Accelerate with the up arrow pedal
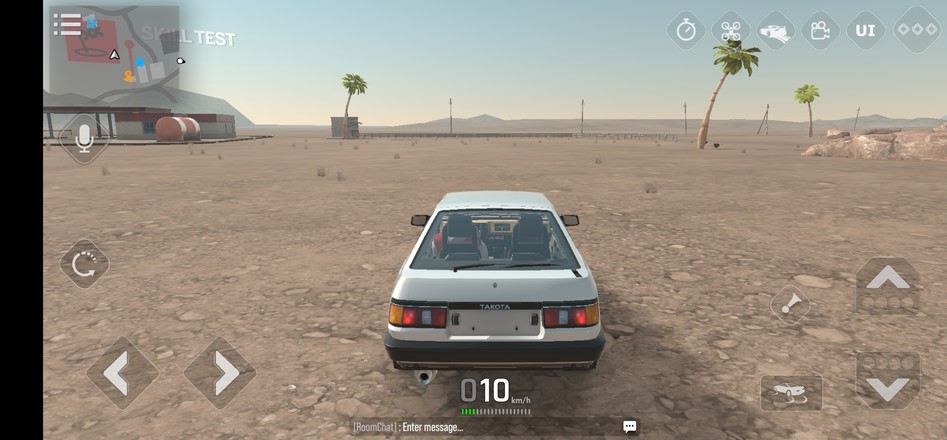 [x=887, y=286]
